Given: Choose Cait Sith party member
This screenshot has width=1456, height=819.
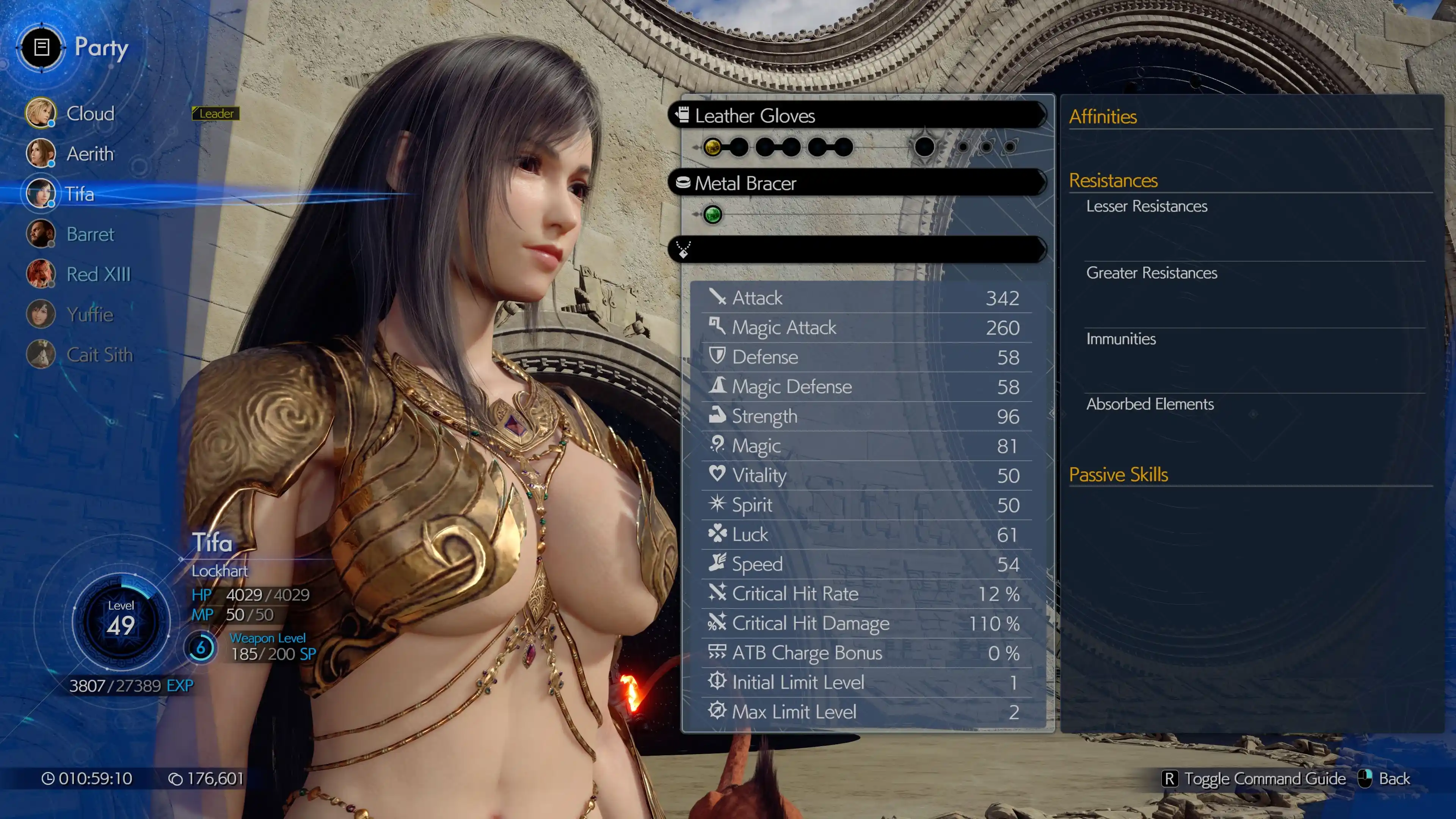Looking at the screenshot, I should pyautogui.click(x=99, y=355).
